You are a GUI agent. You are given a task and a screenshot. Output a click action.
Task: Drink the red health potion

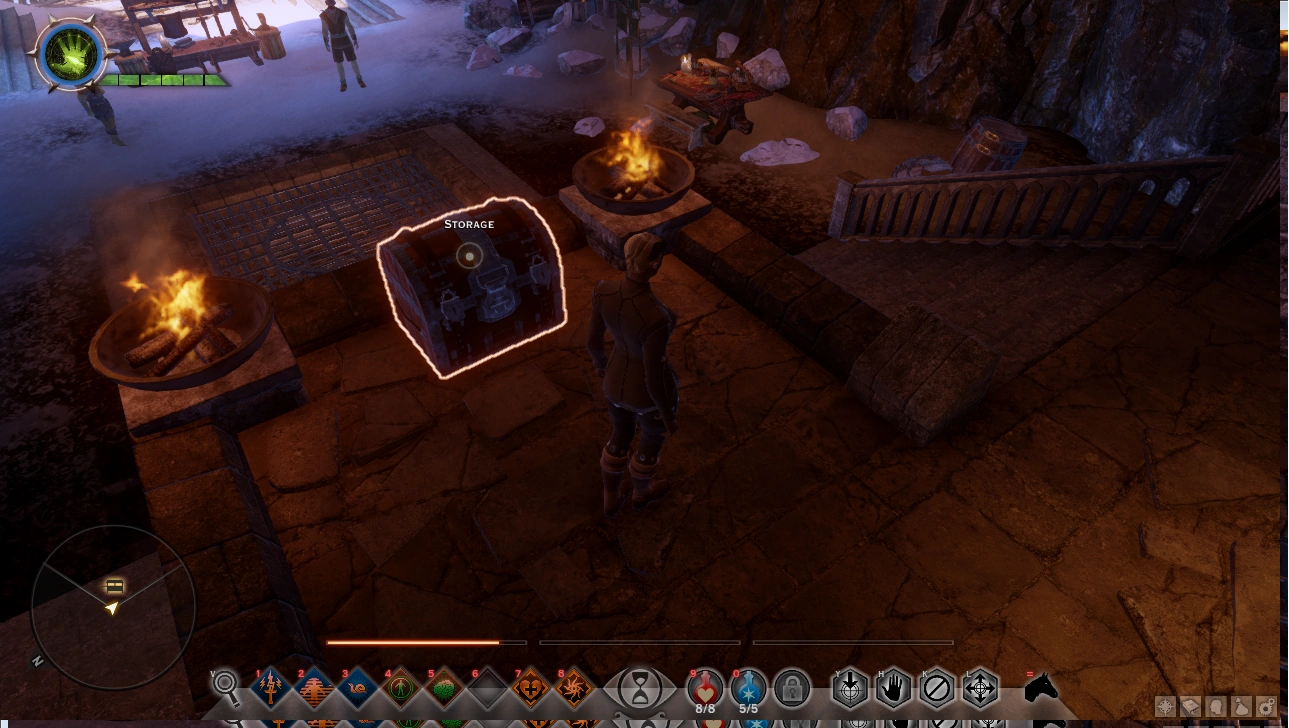706,688
